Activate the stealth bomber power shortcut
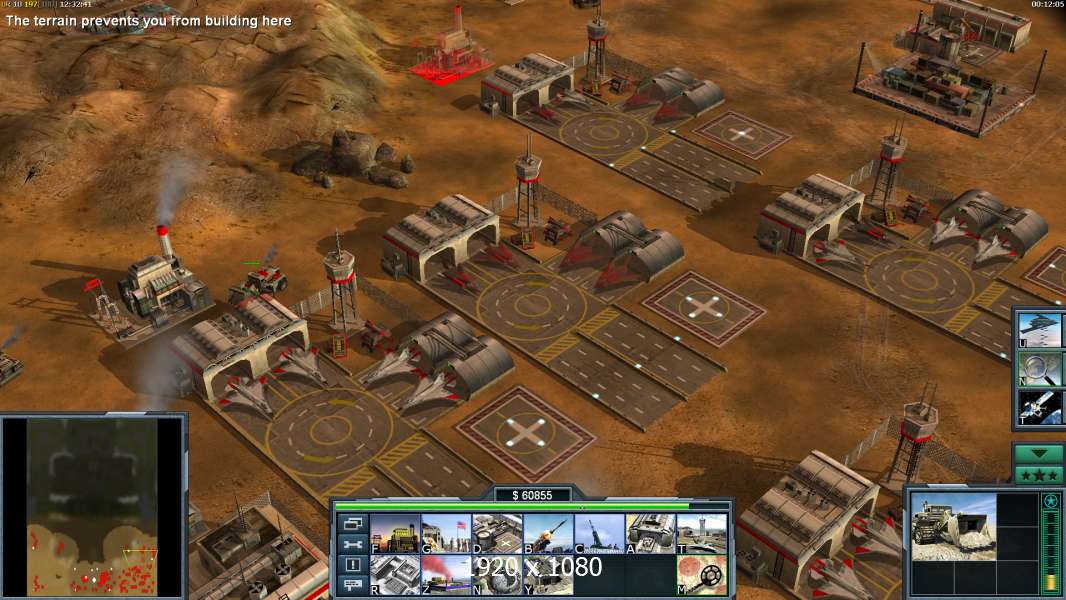The height and width of the screenshot is (600, 1066). [1040, 328]
